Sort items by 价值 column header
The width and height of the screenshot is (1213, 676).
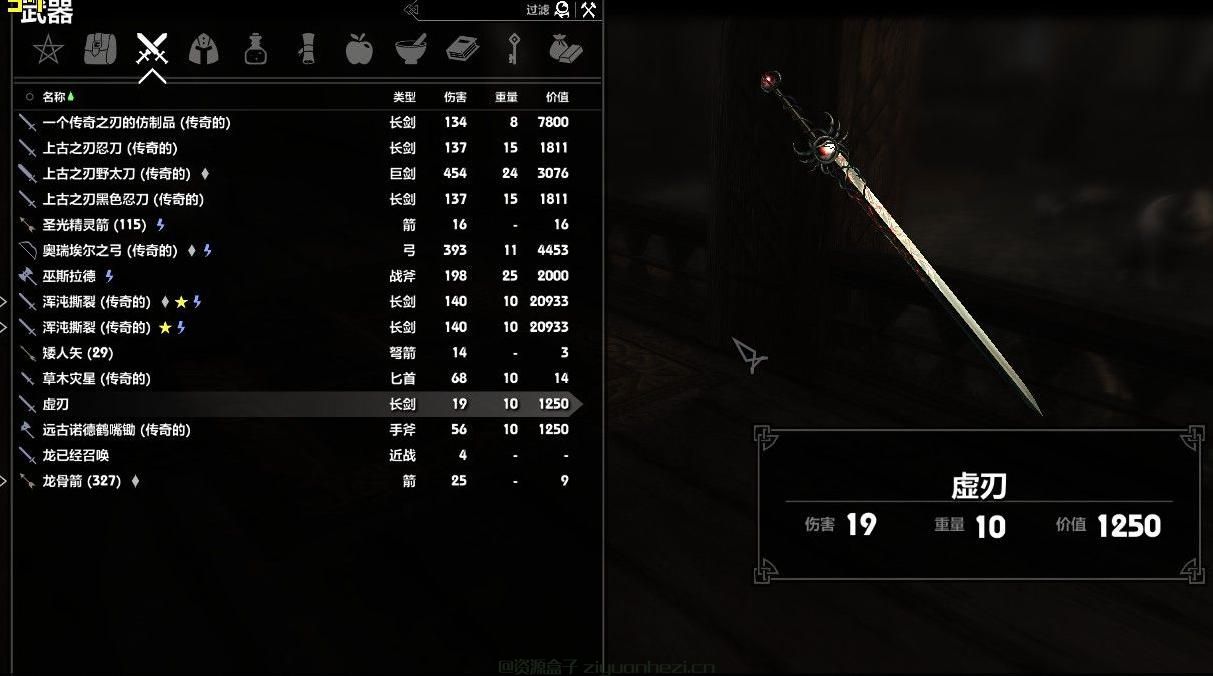(x=557, y=97)
